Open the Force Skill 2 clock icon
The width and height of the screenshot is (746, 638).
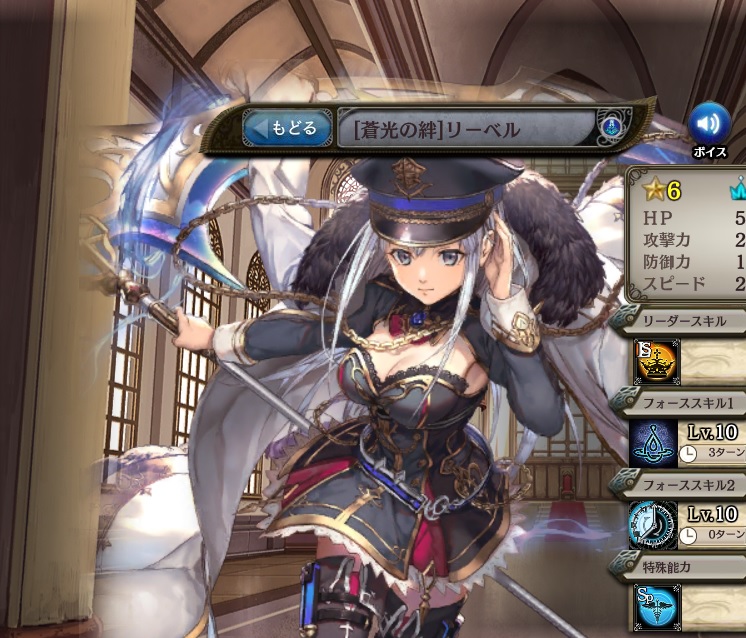click(654, 524)
